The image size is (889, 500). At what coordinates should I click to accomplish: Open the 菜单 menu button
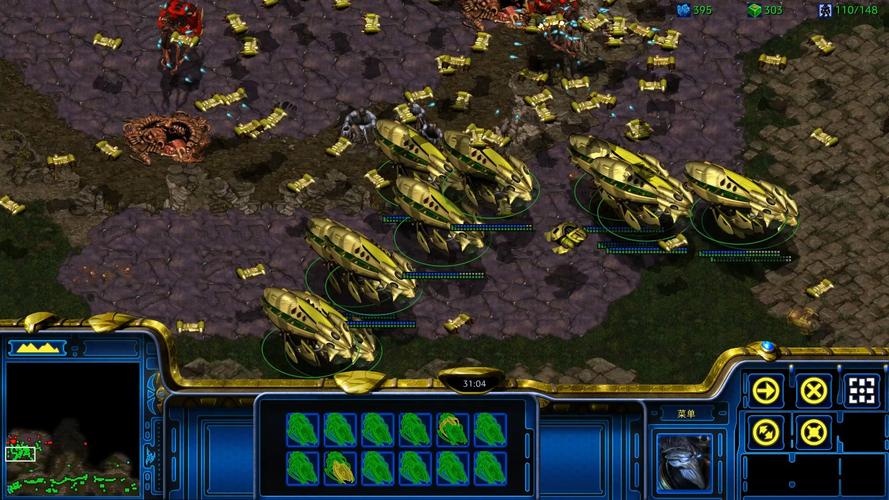coord(685,413)
